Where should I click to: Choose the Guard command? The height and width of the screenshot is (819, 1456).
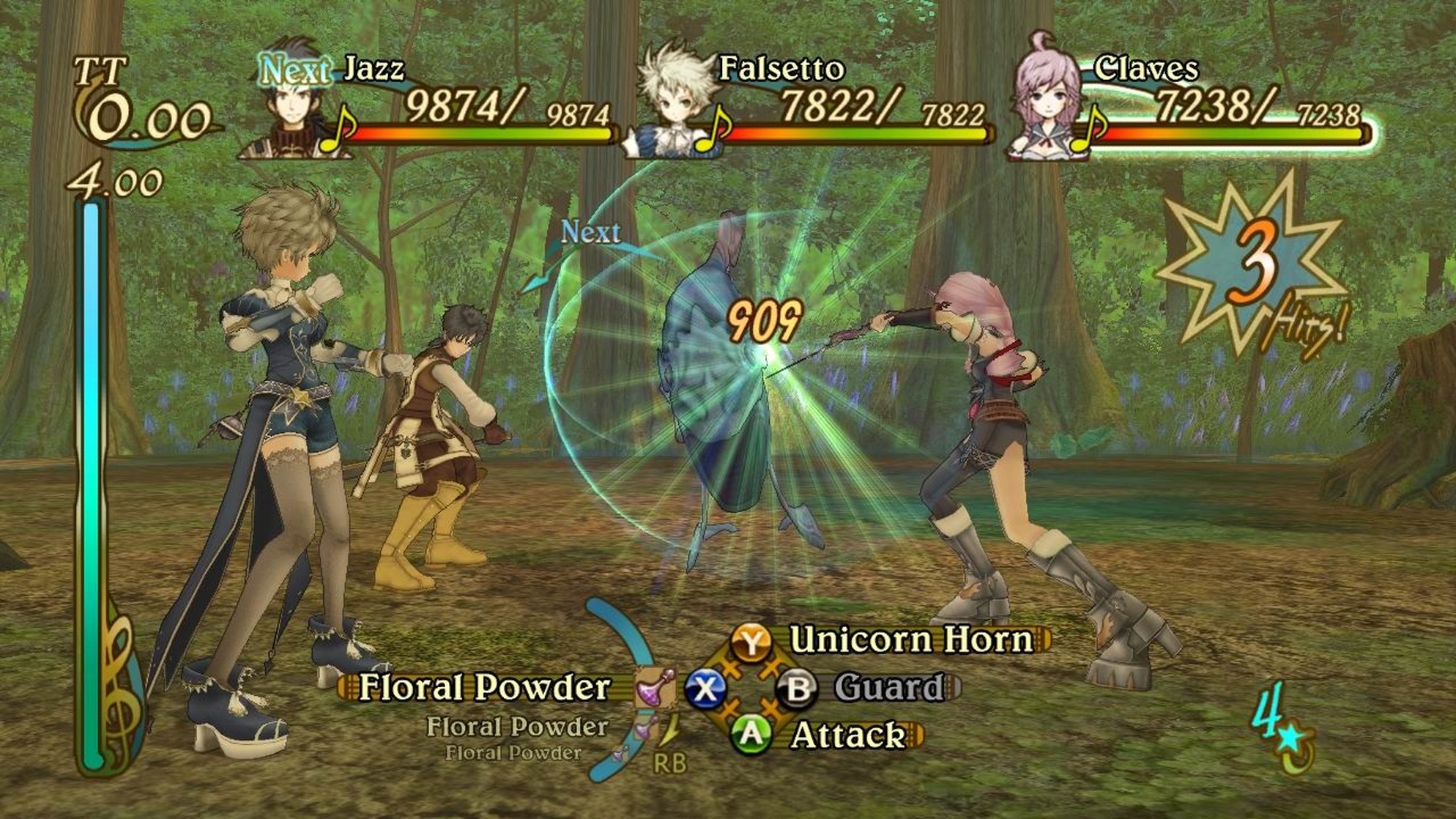[889, 687]
